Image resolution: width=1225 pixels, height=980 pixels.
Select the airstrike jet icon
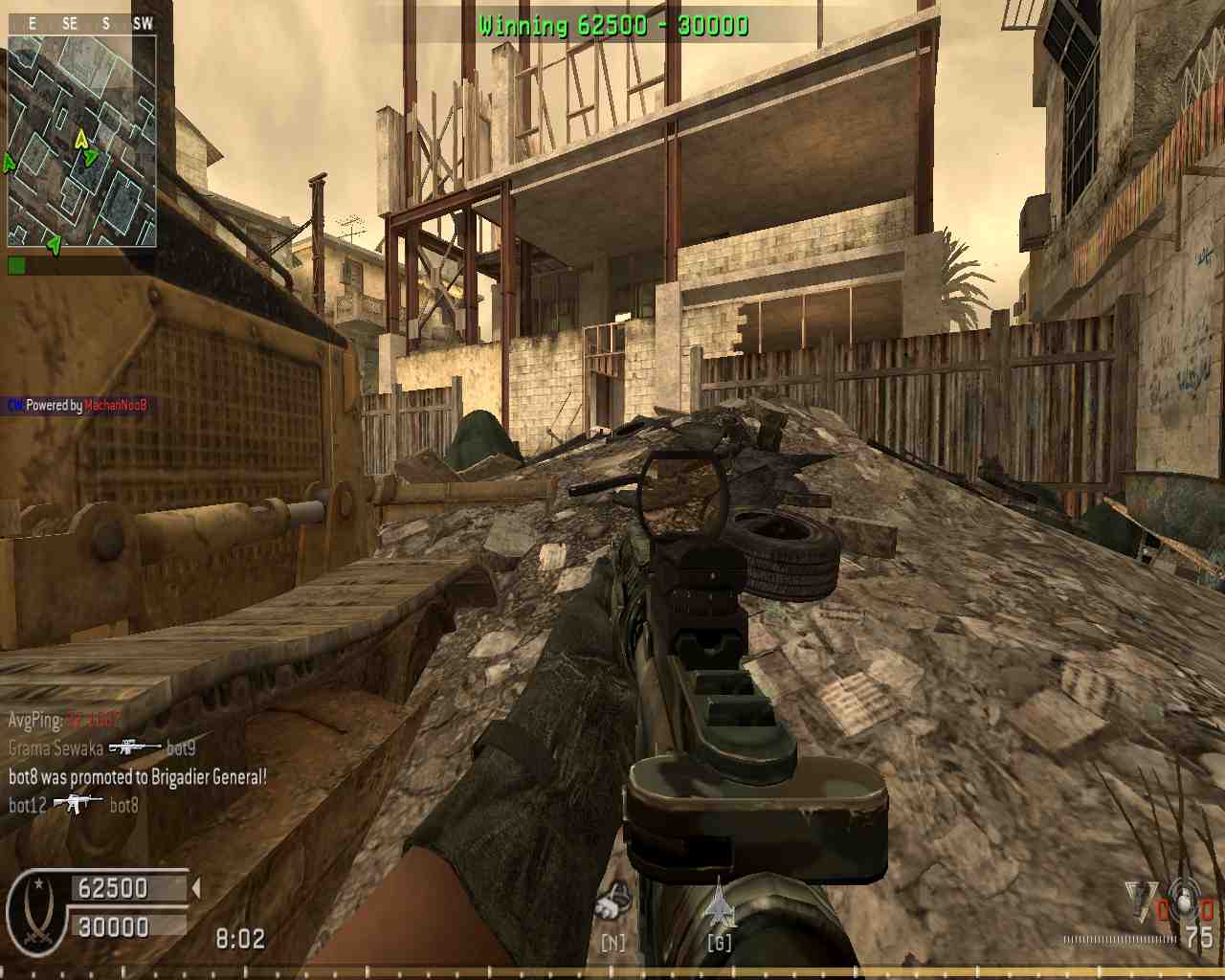click(x=720, y=903)
